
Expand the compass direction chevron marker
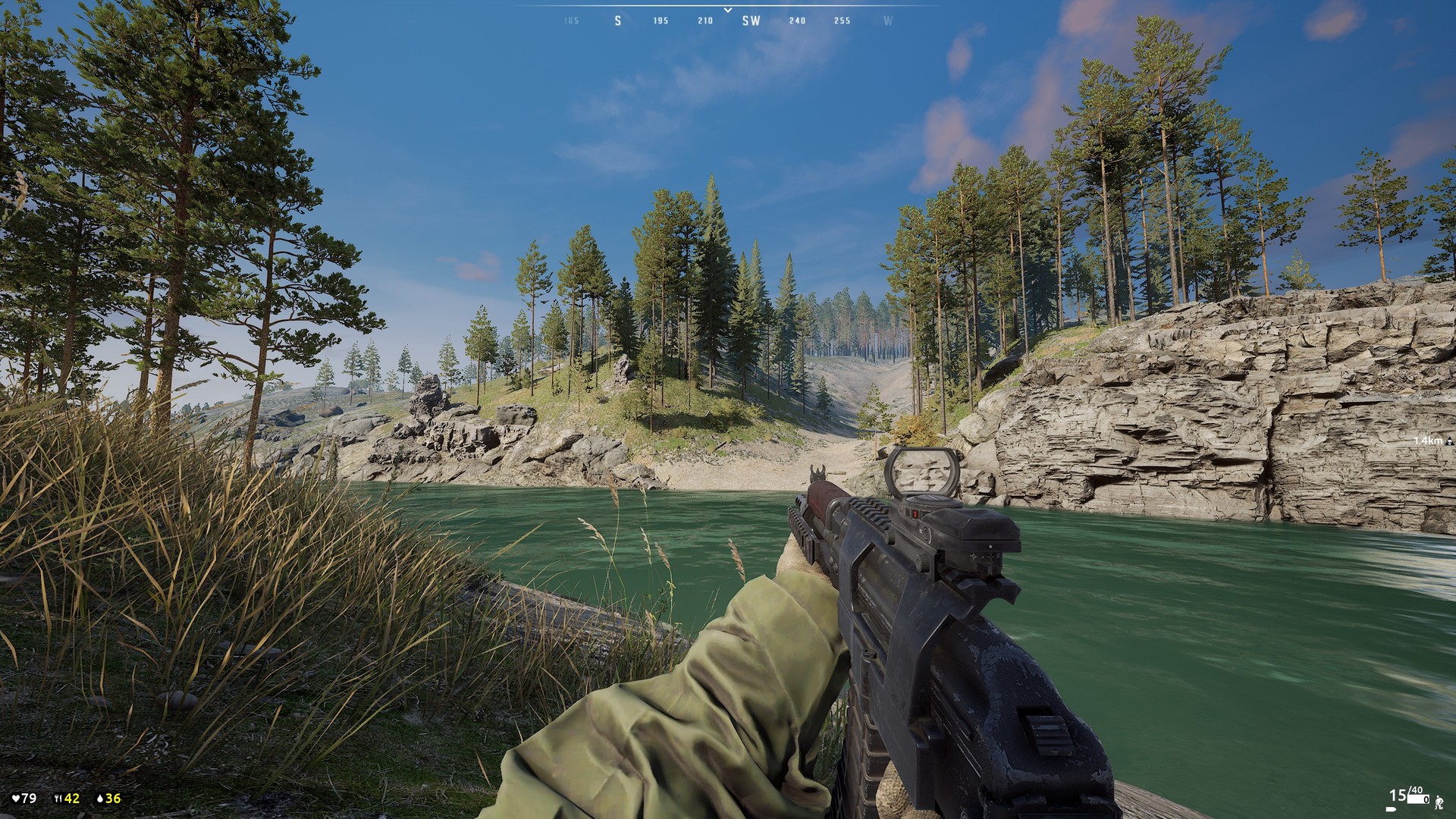pyautogui.click(x=727, y=9)
